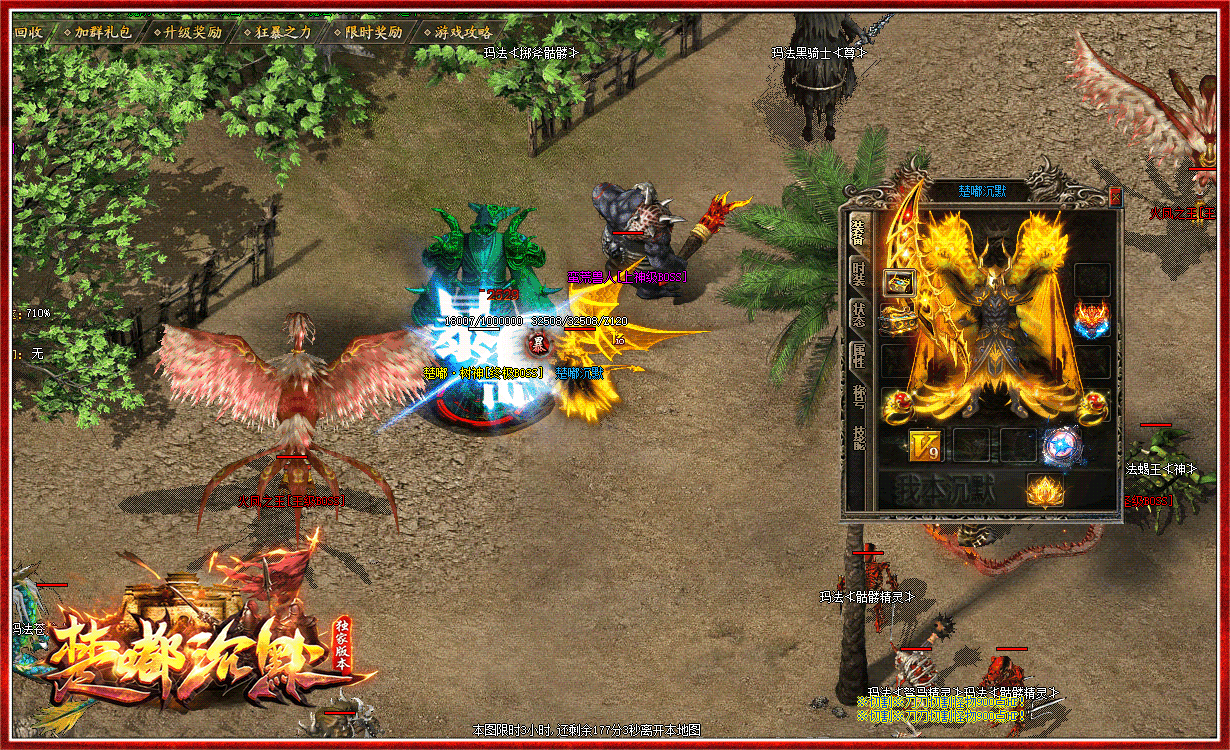Screen dimensions: 1230x750
Task: Open the 加群礼包 gift pack menu
Action: [100, 32]
